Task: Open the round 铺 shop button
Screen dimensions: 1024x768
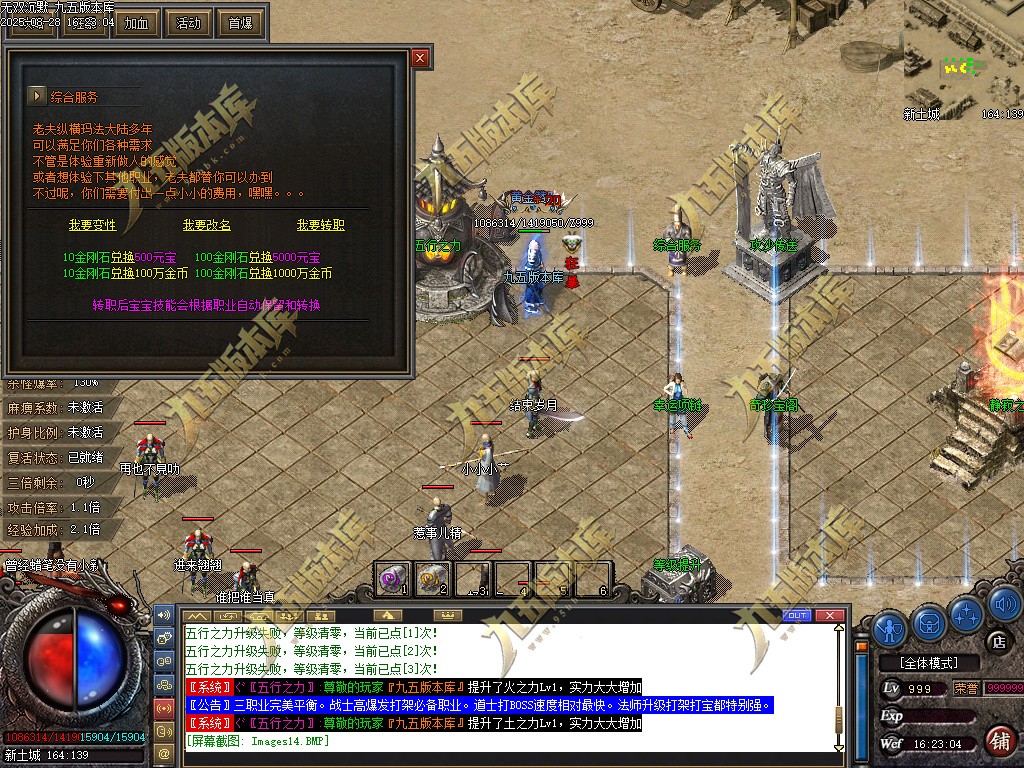Action: tap(998, 741)
